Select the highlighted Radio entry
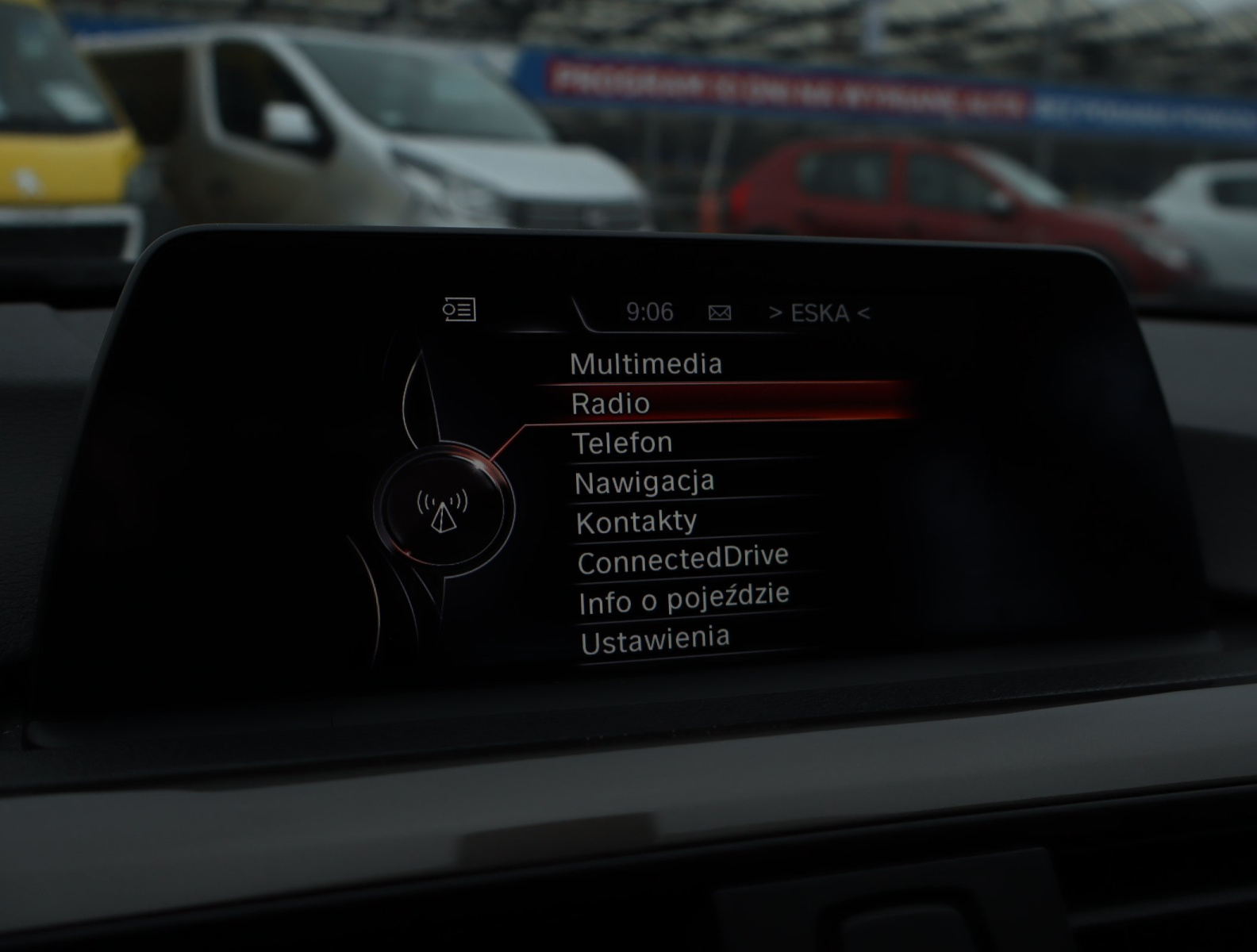This screenshot has width=1257, height=952. (x=611, y=403)
